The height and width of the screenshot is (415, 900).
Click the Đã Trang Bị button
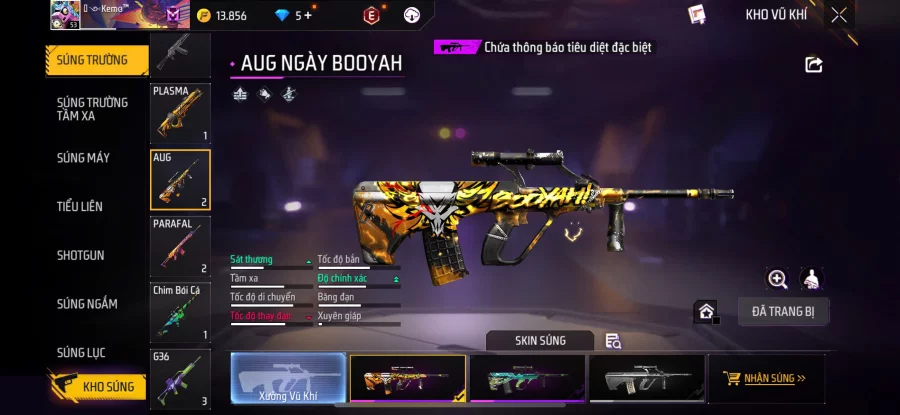[x=783, y=311]
